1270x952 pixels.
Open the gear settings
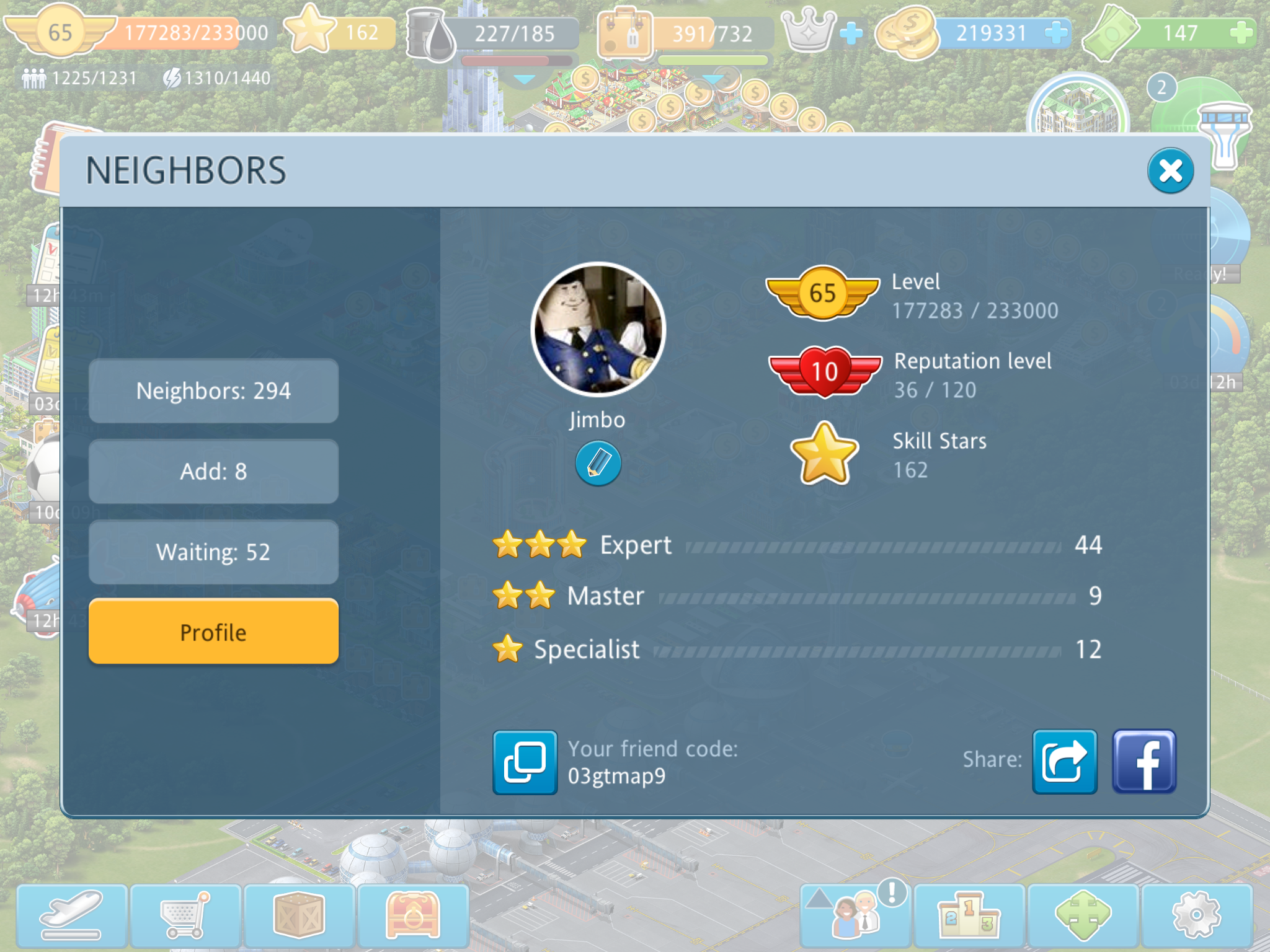(x=1197, y=915)
